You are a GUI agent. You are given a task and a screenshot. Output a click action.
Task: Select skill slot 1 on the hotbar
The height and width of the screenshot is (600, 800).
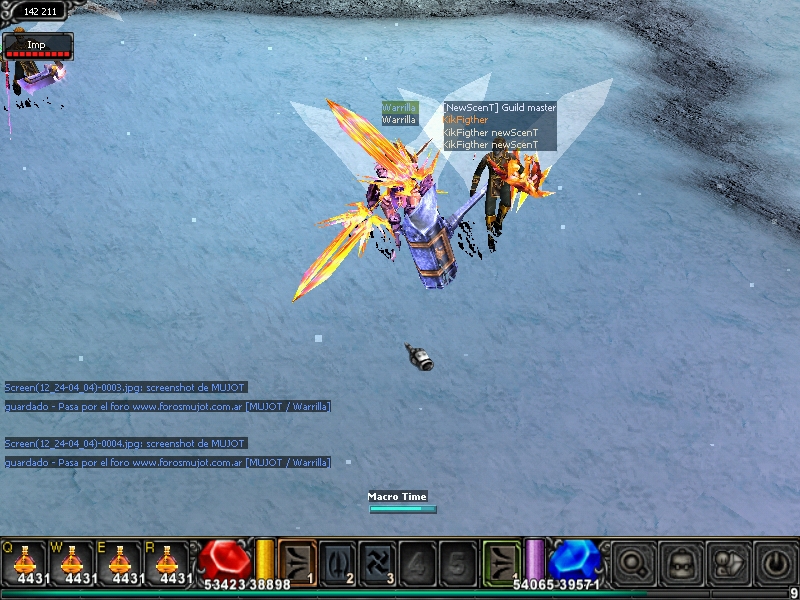pos(297,561)
